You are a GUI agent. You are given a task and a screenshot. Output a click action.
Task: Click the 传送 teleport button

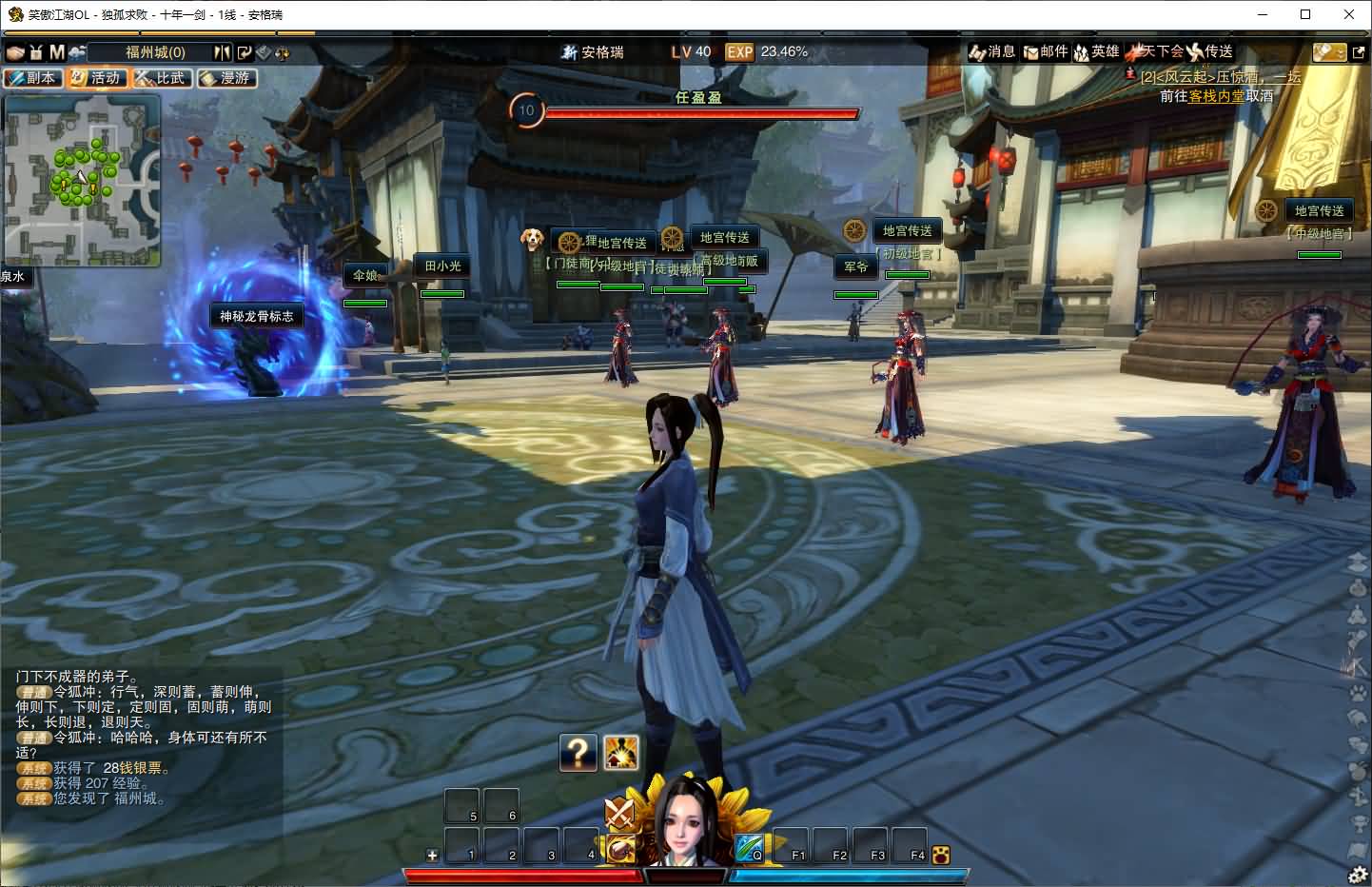1210,52
